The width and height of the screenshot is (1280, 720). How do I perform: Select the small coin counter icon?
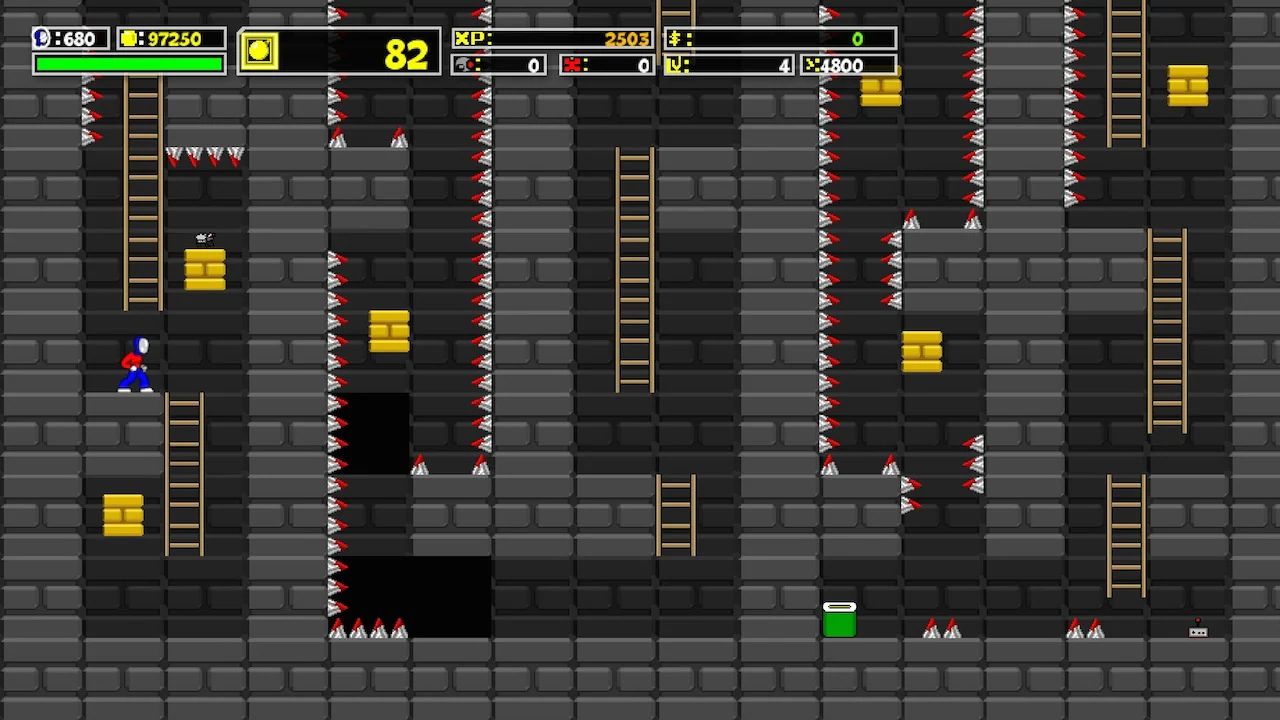click(128, 38)
